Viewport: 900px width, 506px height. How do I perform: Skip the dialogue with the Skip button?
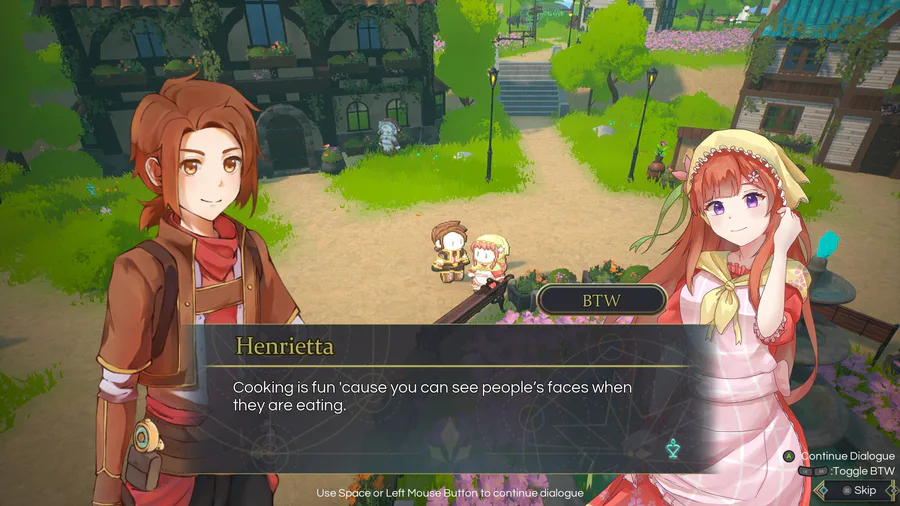coord(858,491)
